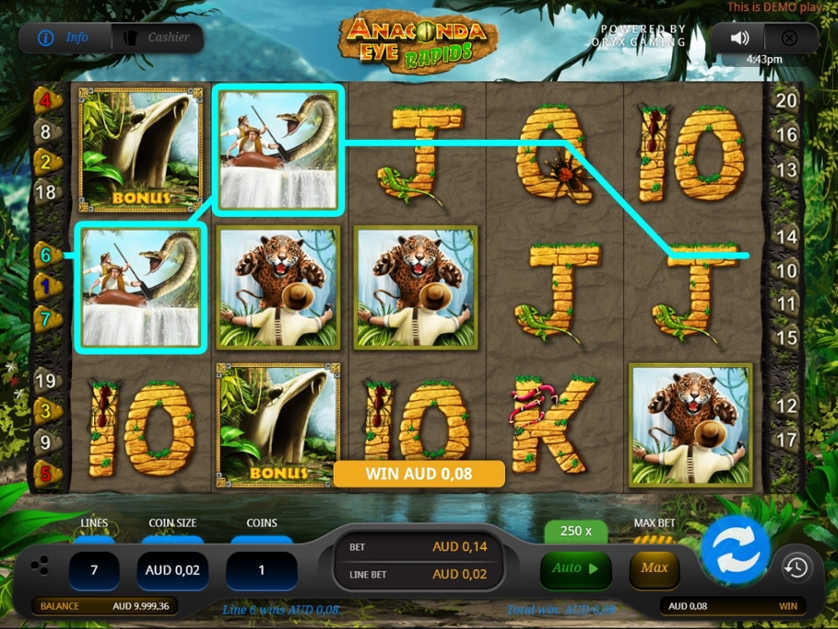
Task: Click the three-dot options icon
Action: tap(39, 566)
